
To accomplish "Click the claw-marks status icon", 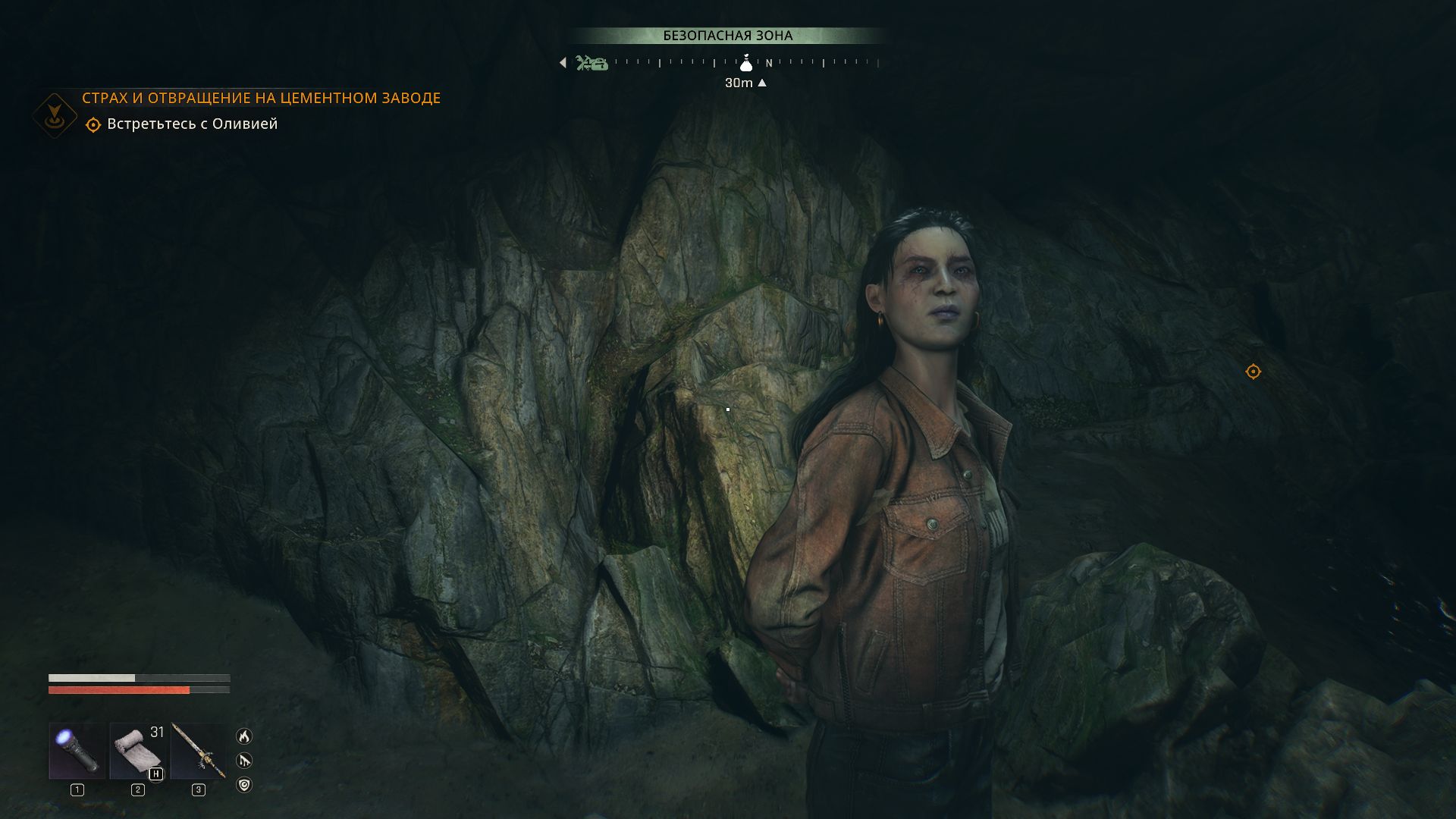I will [x=244, y=761].
